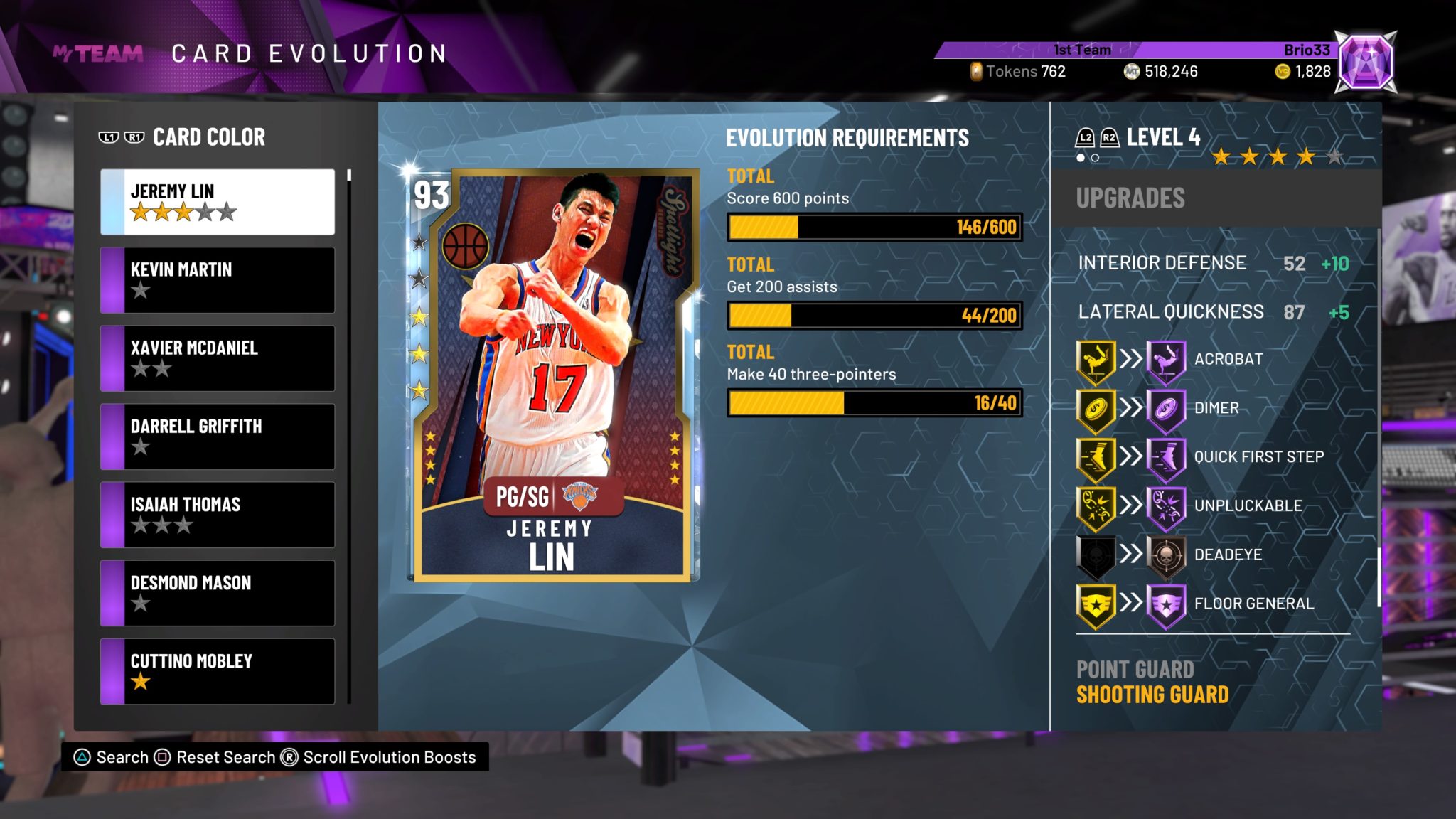Select the Deadeye badge upgrade
Viewport: 1456px width, 819px height.
pyautogui.click(x=1212, y=555)
